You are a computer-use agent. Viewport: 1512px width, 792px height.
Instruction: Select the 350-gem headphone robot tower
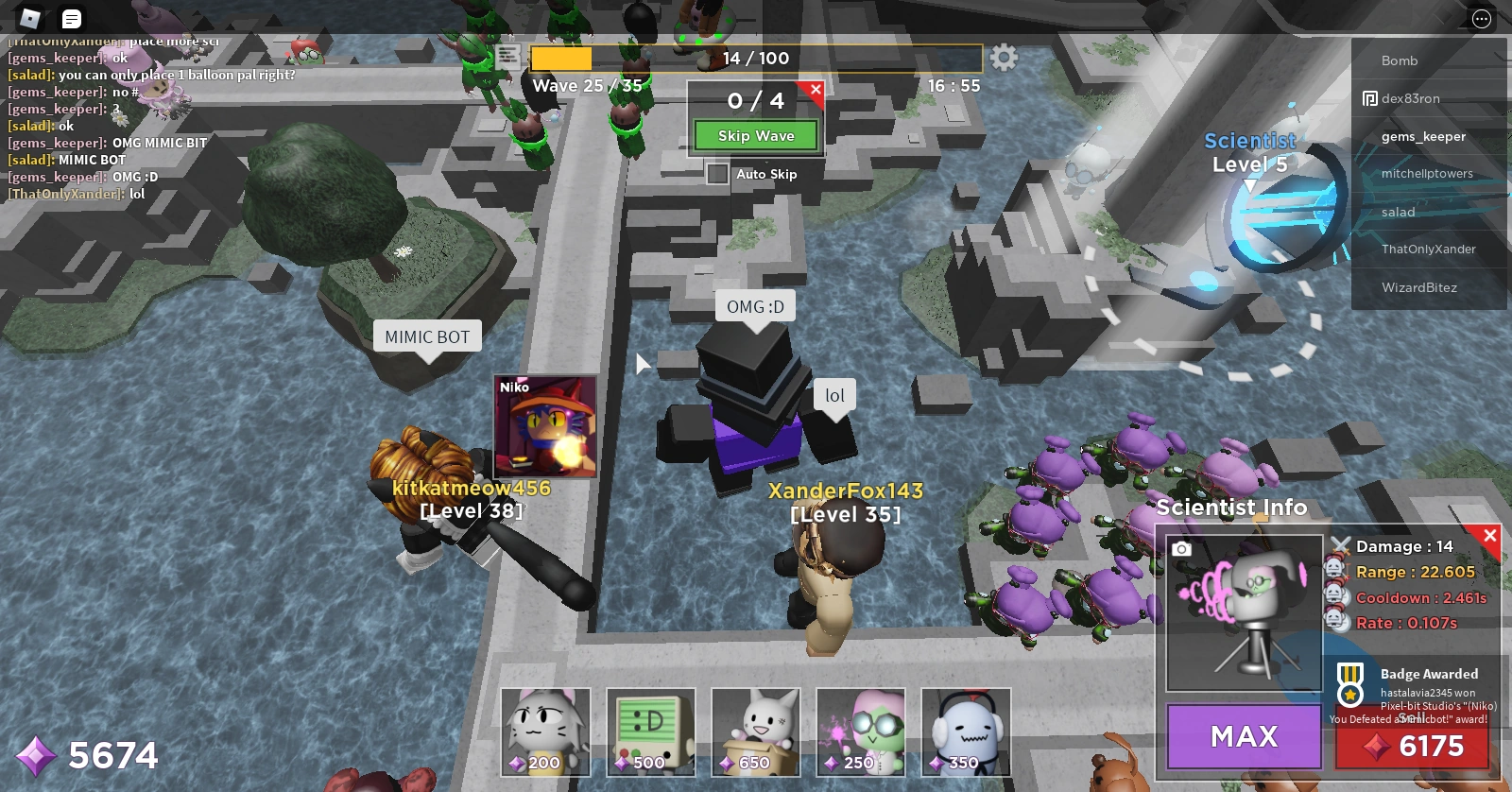click(966, 732)
